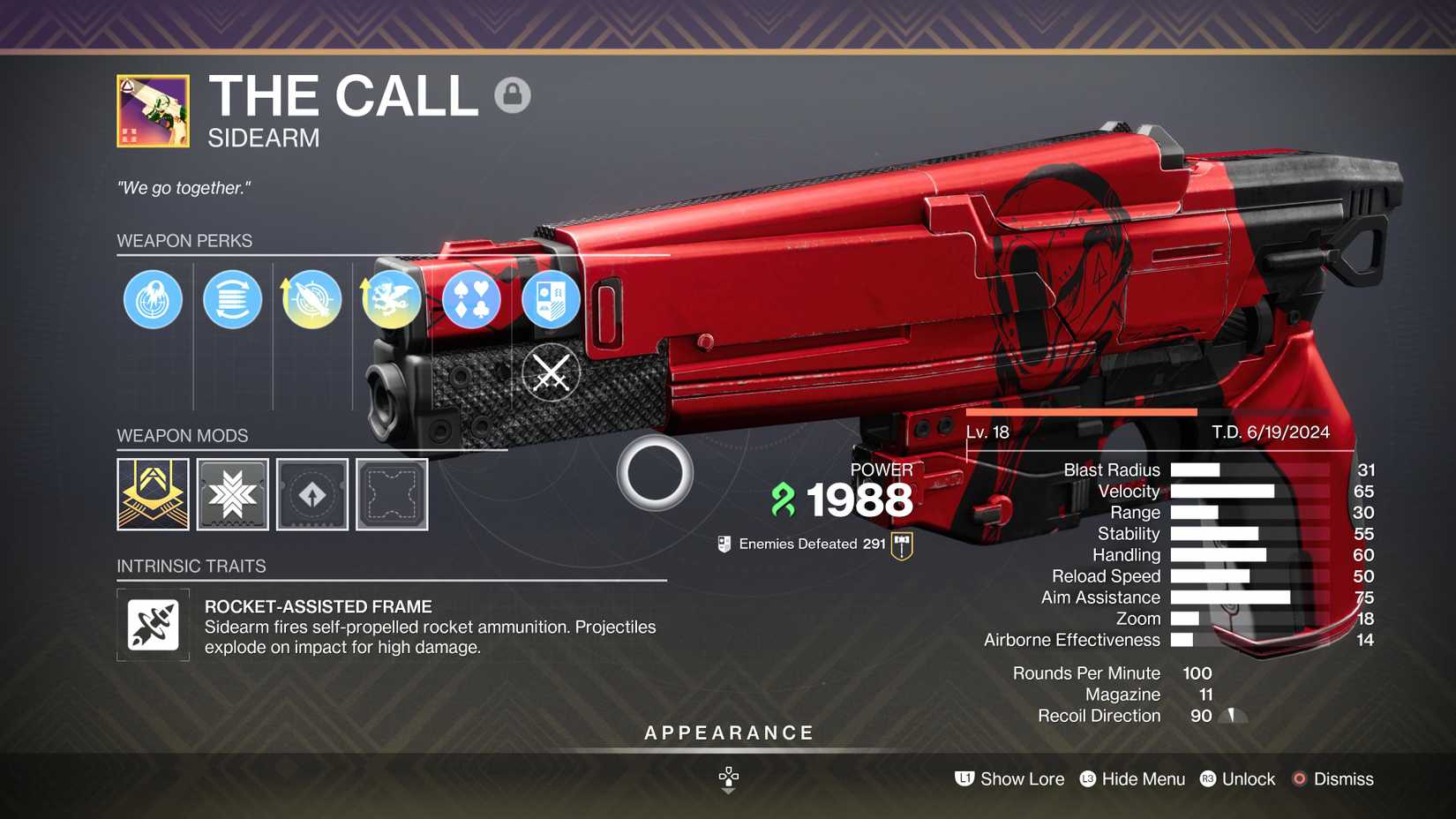
Task: Toggle the weapon lock icon
Action: click(514, 94)
